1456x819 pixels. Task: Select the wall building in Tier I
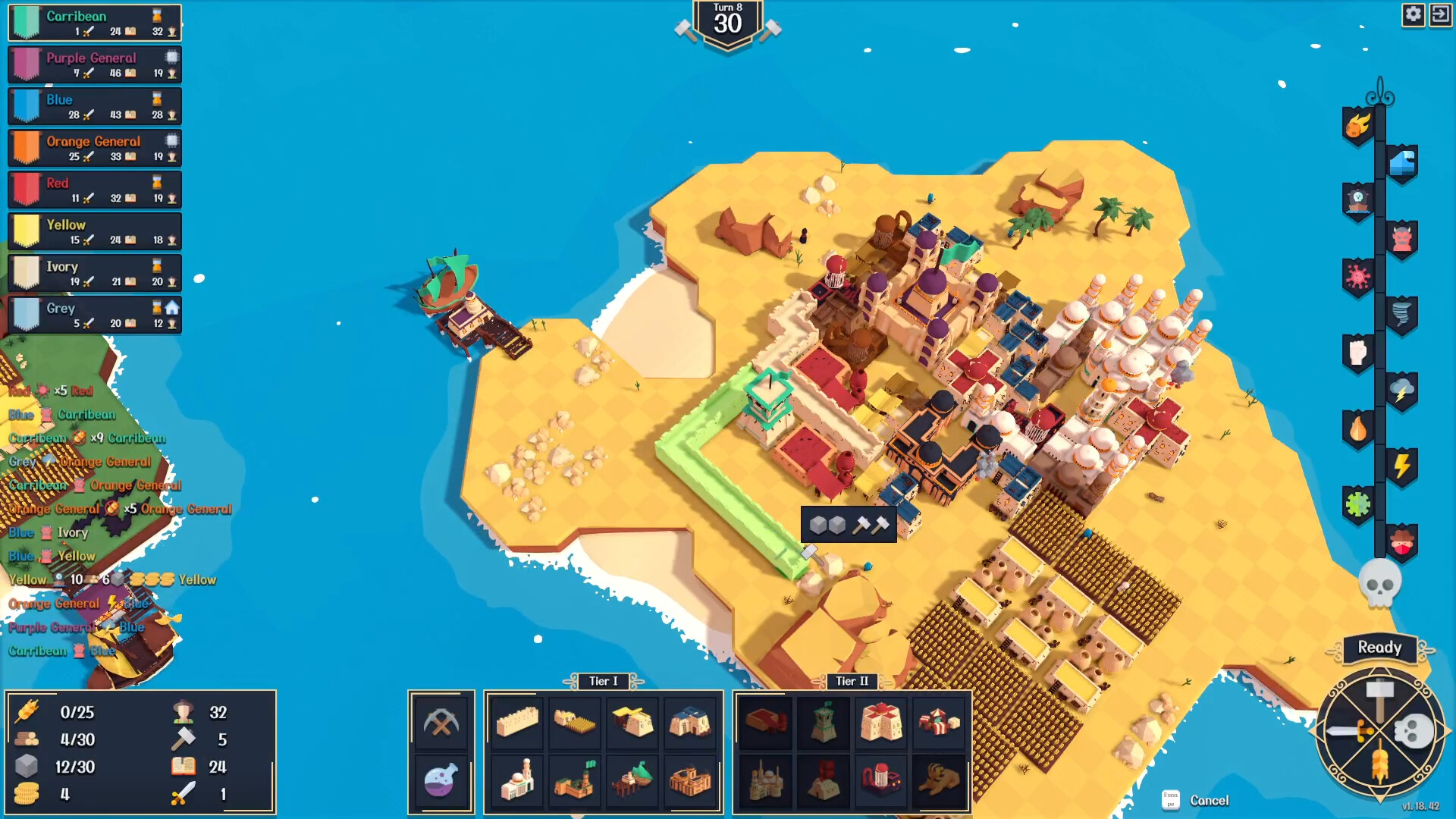pos(516,722)
